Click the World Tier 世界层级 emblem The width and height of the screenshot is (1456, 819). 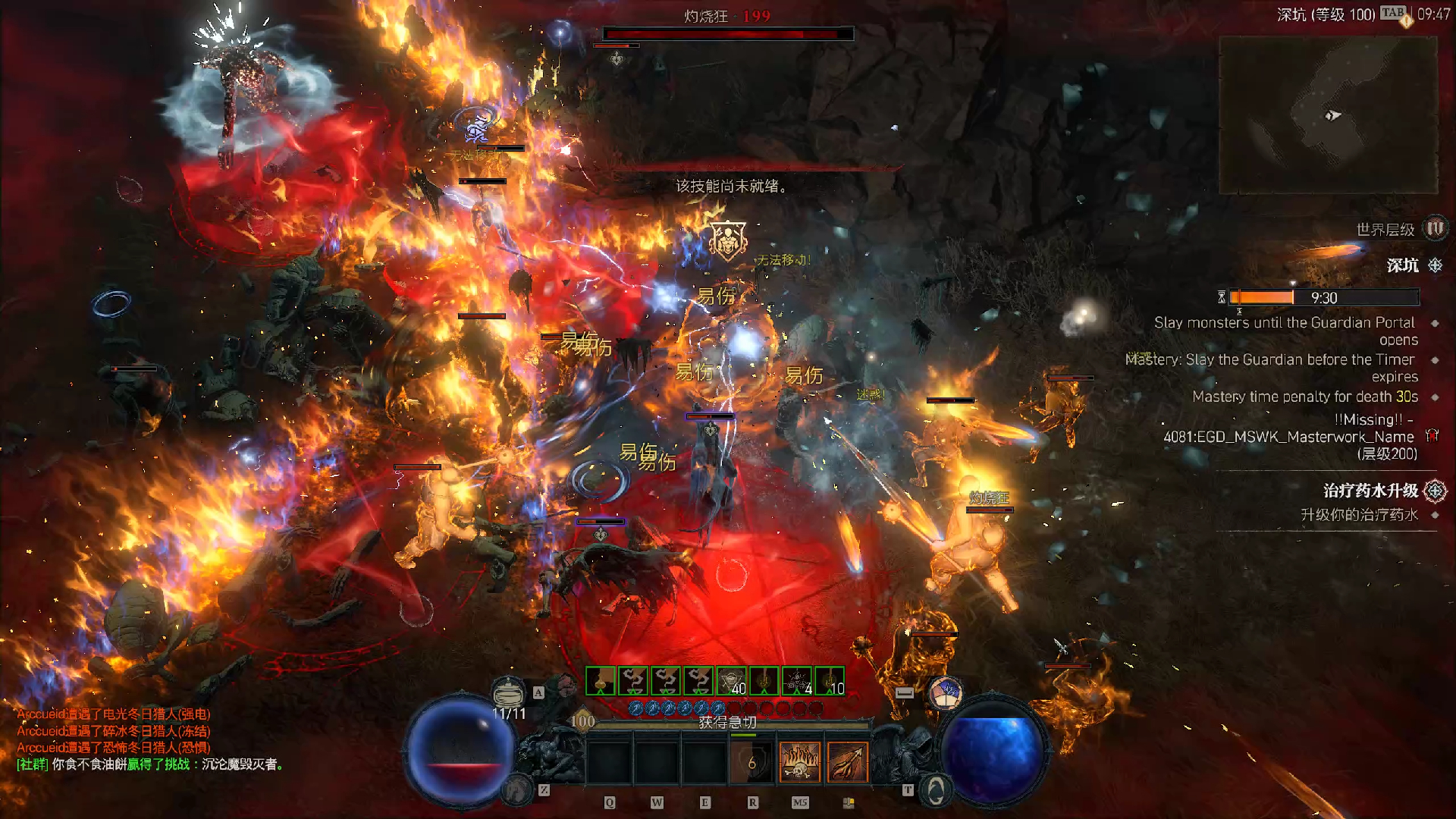[1435, 228]
